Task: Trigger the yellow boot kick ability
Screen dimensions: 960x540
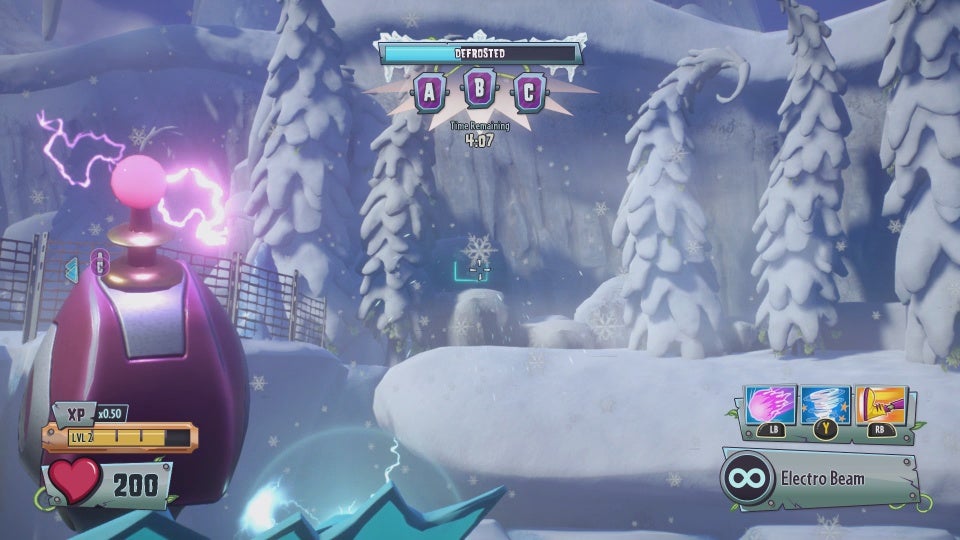Action: tap(880, 405)
